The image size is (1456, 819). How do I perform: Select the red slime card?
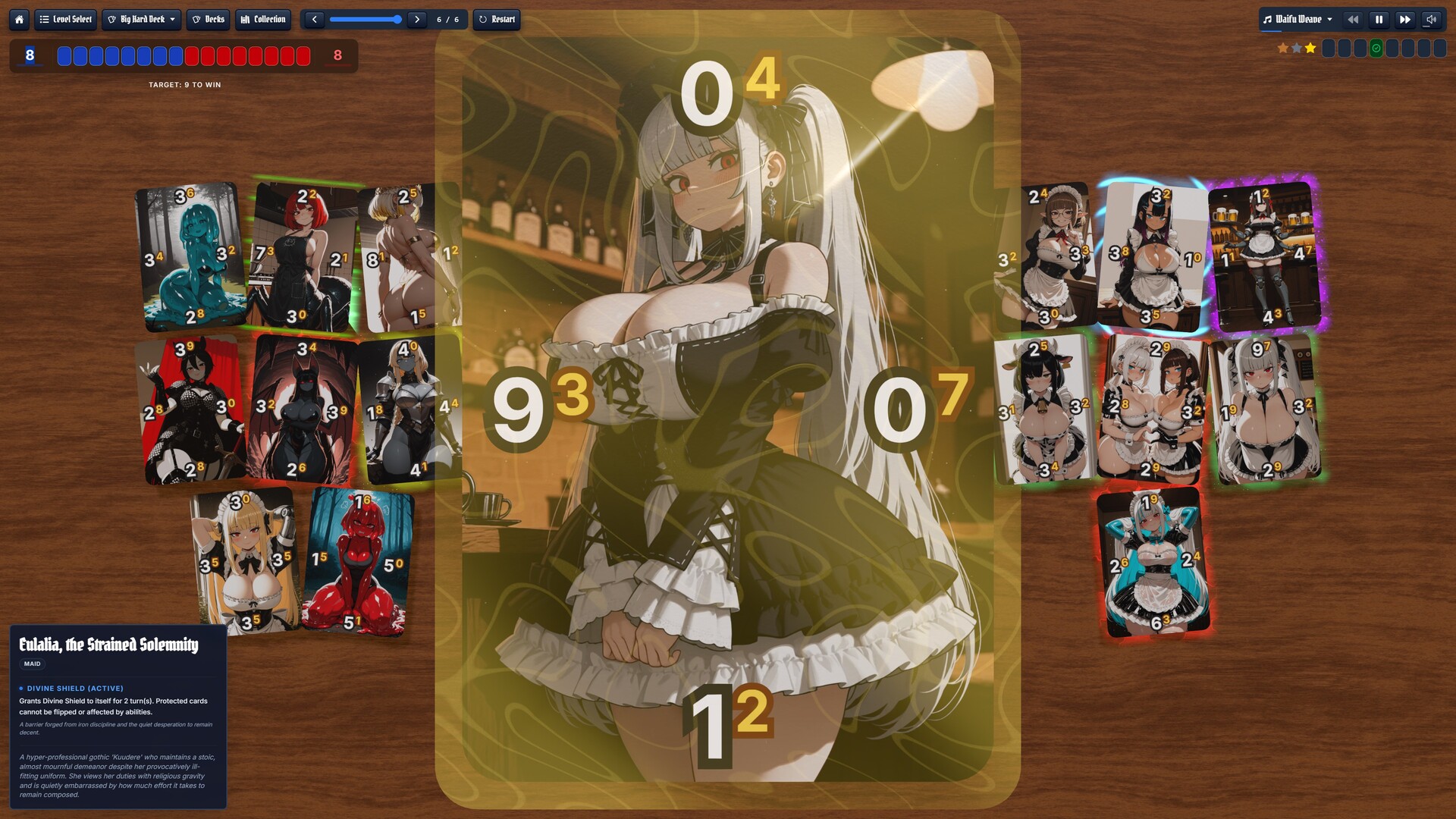tap(356, 561)
